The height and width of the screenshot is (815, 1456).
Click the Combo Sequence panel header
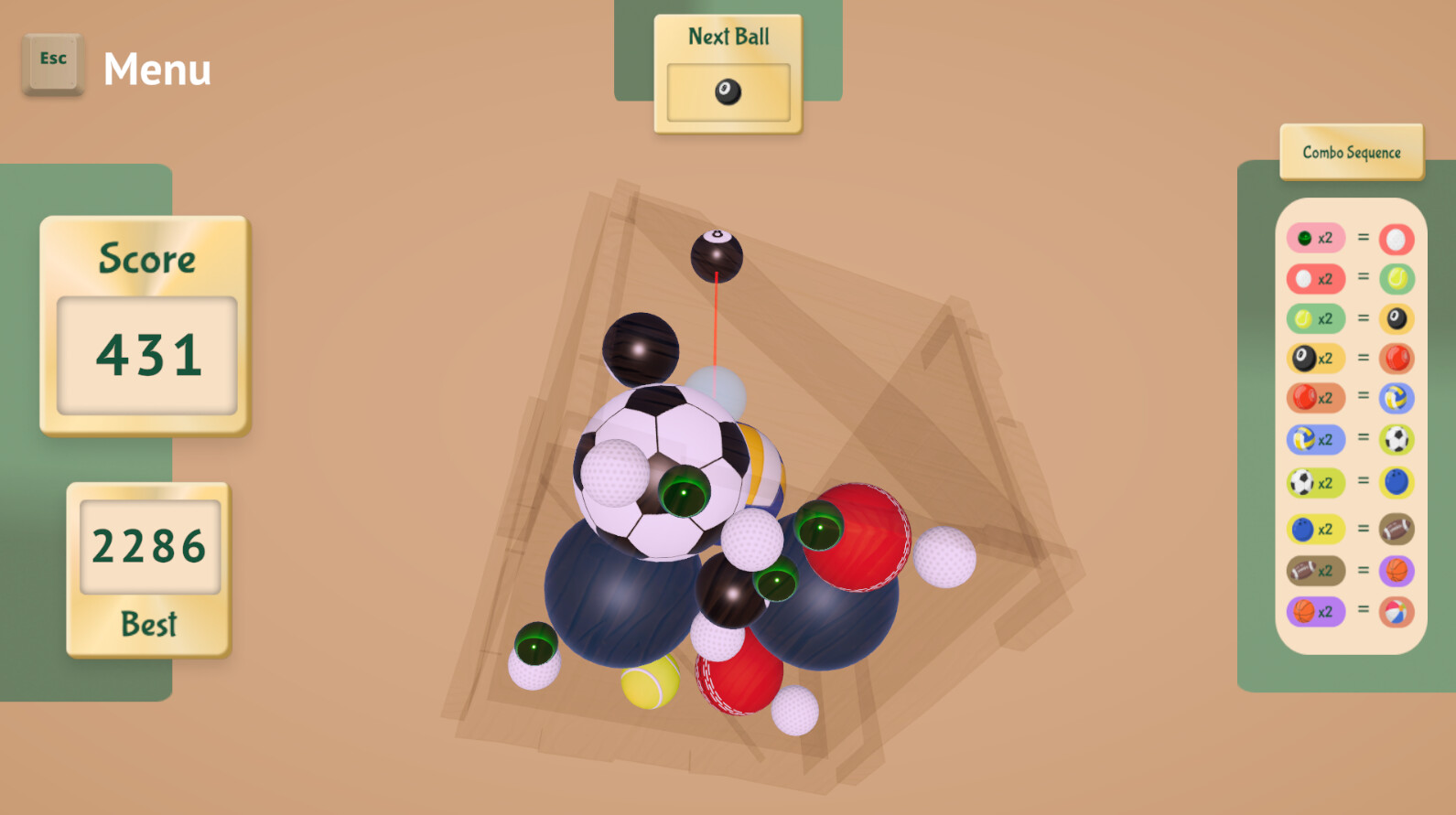pos(1352,151)
